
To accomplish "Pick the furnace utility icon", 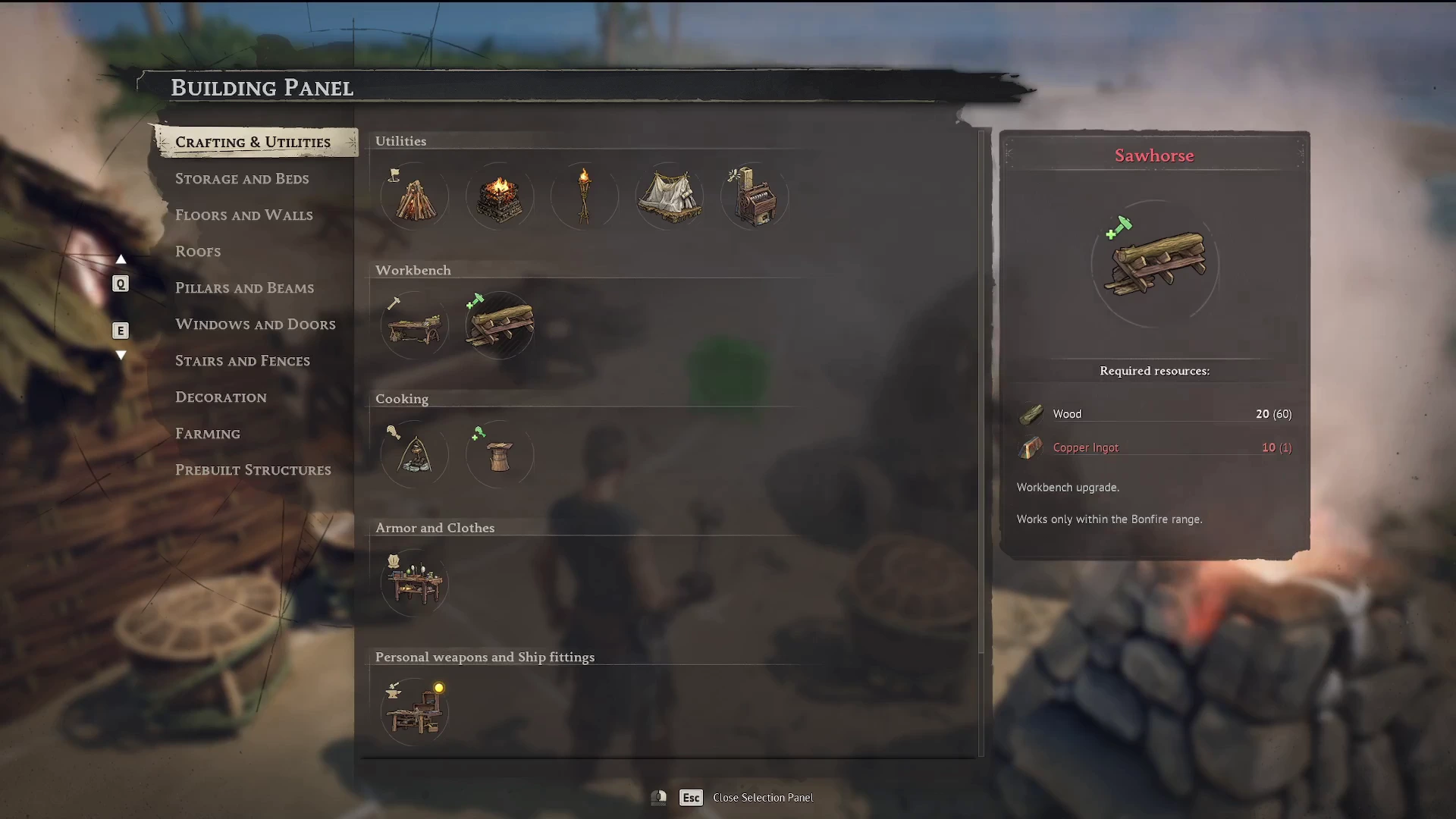I will (754, 197).
